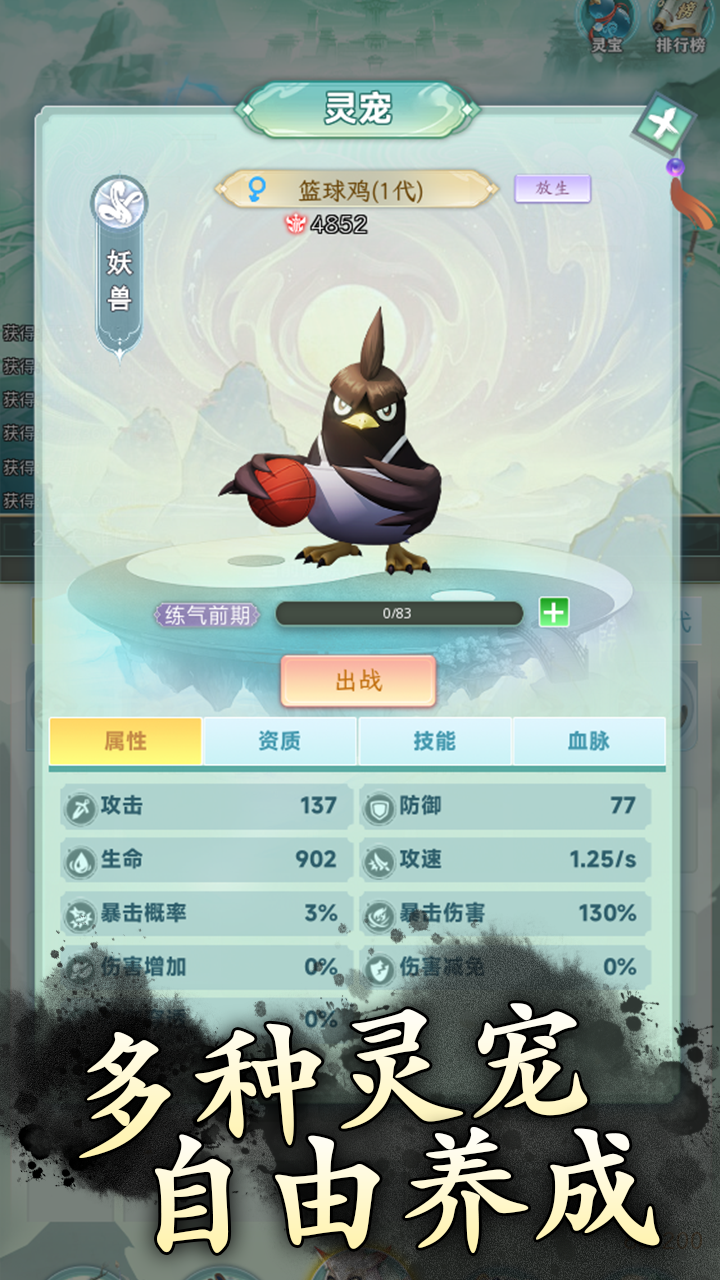The image size is (720, 1280).
Task: Switch to the 属性 attributes tab
Action: (x=126, y=741)
